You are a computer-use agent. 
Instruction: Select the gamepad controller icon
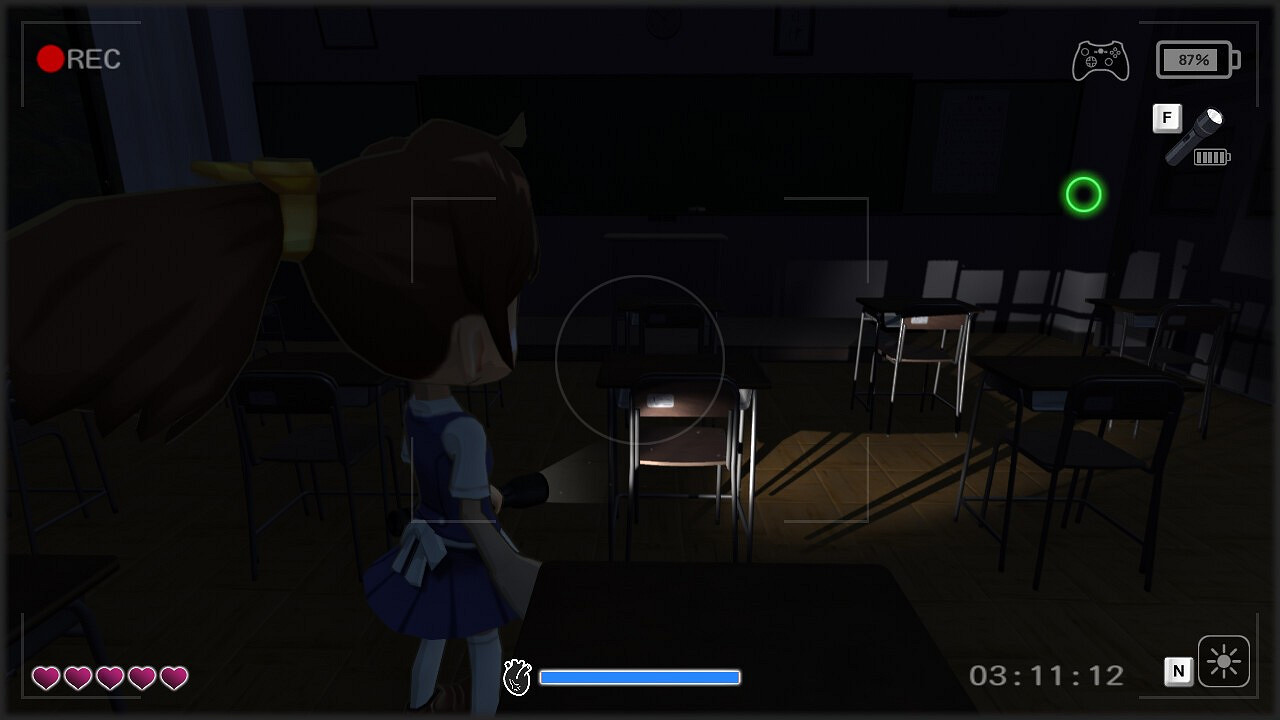point(1100,59)
